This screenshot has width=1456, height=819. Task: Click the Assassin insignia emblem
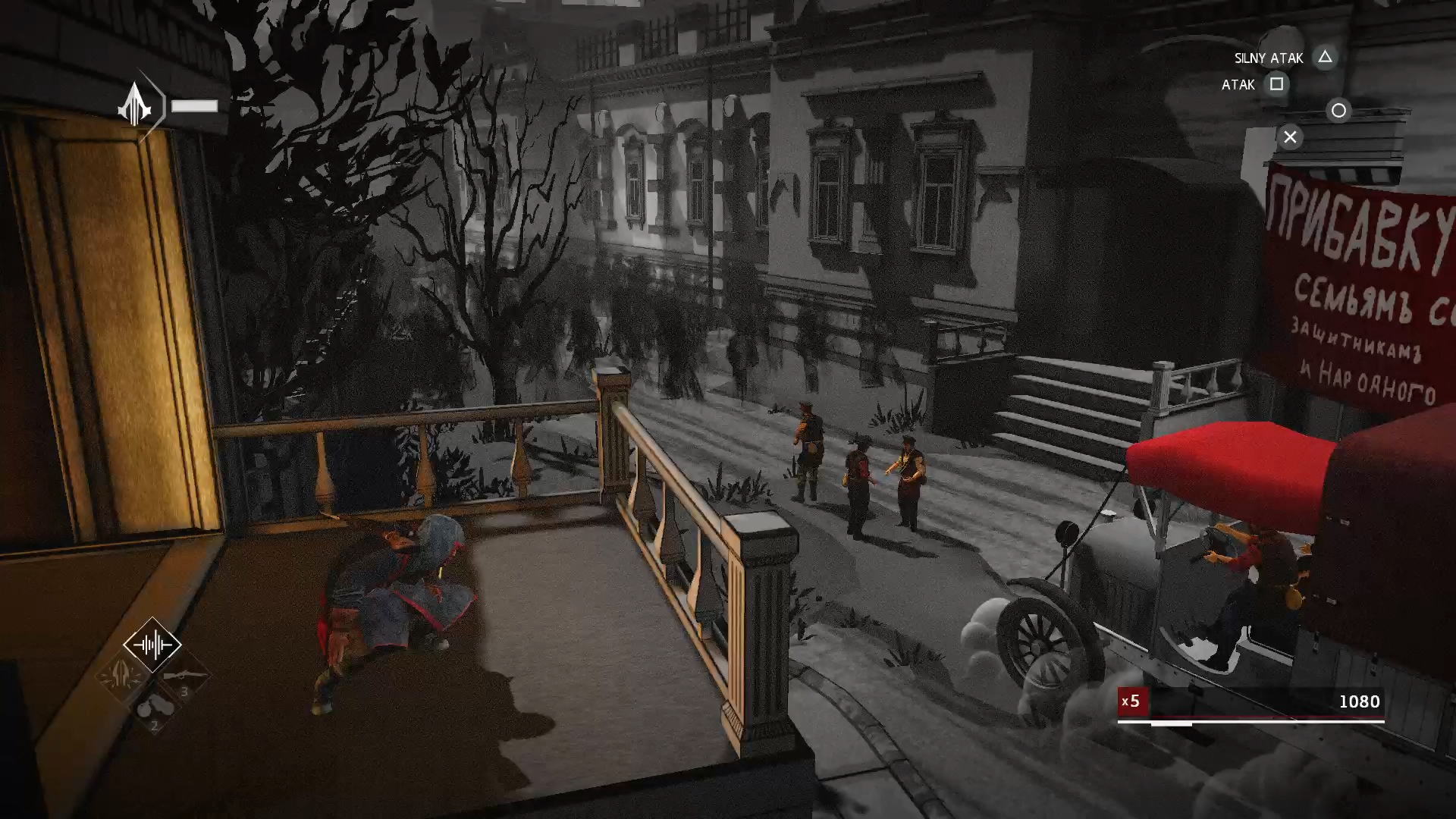pyautogui.click(x=135, y=105)
